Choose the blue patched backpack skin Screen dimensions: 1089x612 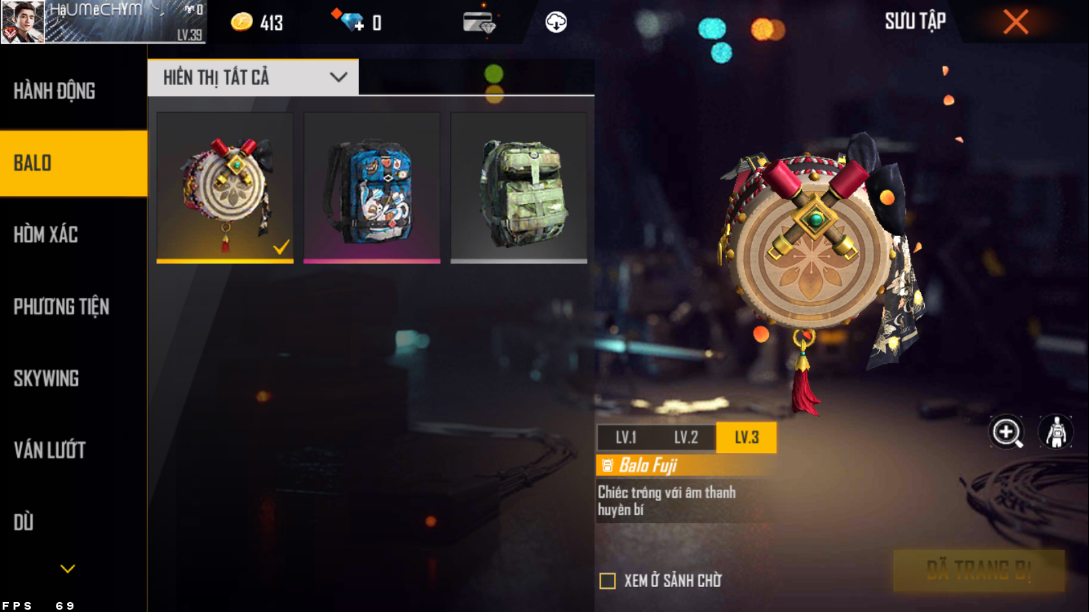tap(372, 186)
